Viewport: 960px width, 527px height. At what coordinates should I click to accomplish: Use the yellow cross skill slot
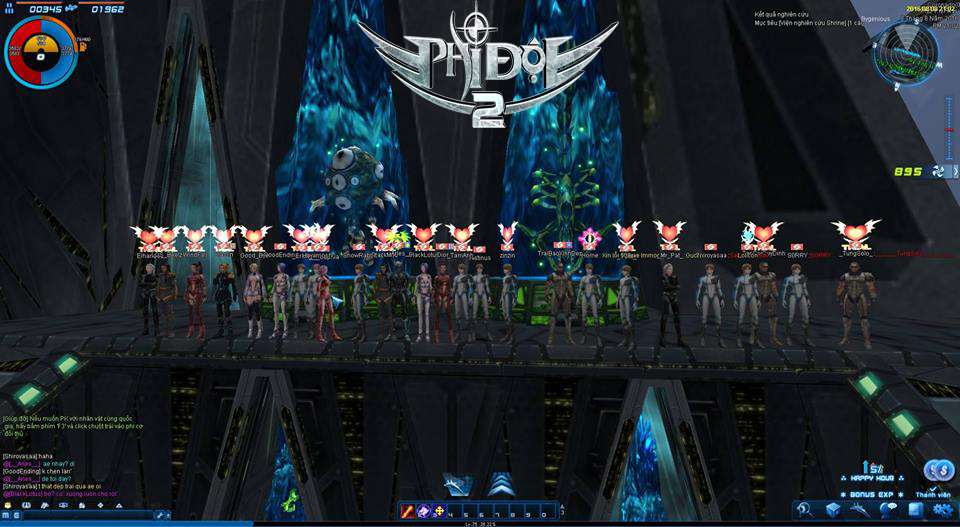[x=439, y=511]
